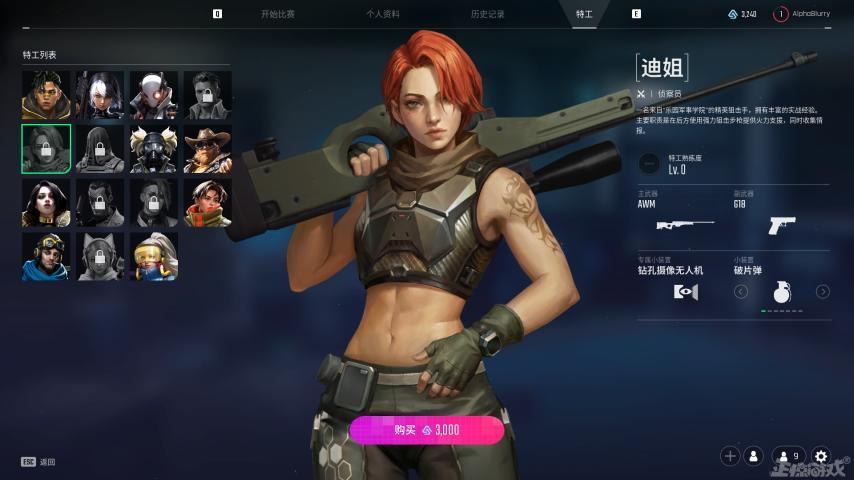Open the 开始比赛 (Start Match) tab
The width and height of the screenshot is (854, 480).
(278, 14)
